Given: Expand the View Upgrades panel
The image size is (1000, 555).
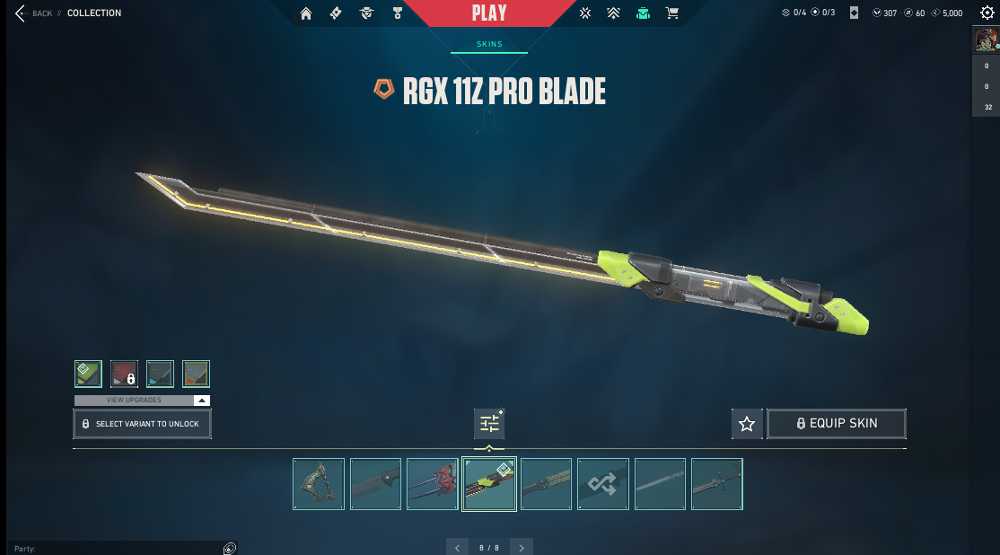Looking at the screenshot, I should (x=142, y=400).
